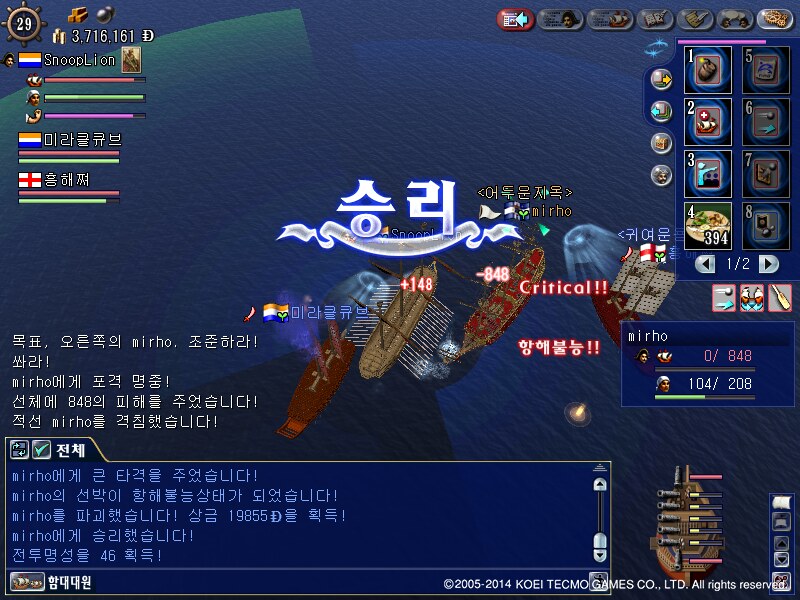This screenshot has width=800, height=600.
Task: Go to the next shortcut page
Action: point(768,264)
